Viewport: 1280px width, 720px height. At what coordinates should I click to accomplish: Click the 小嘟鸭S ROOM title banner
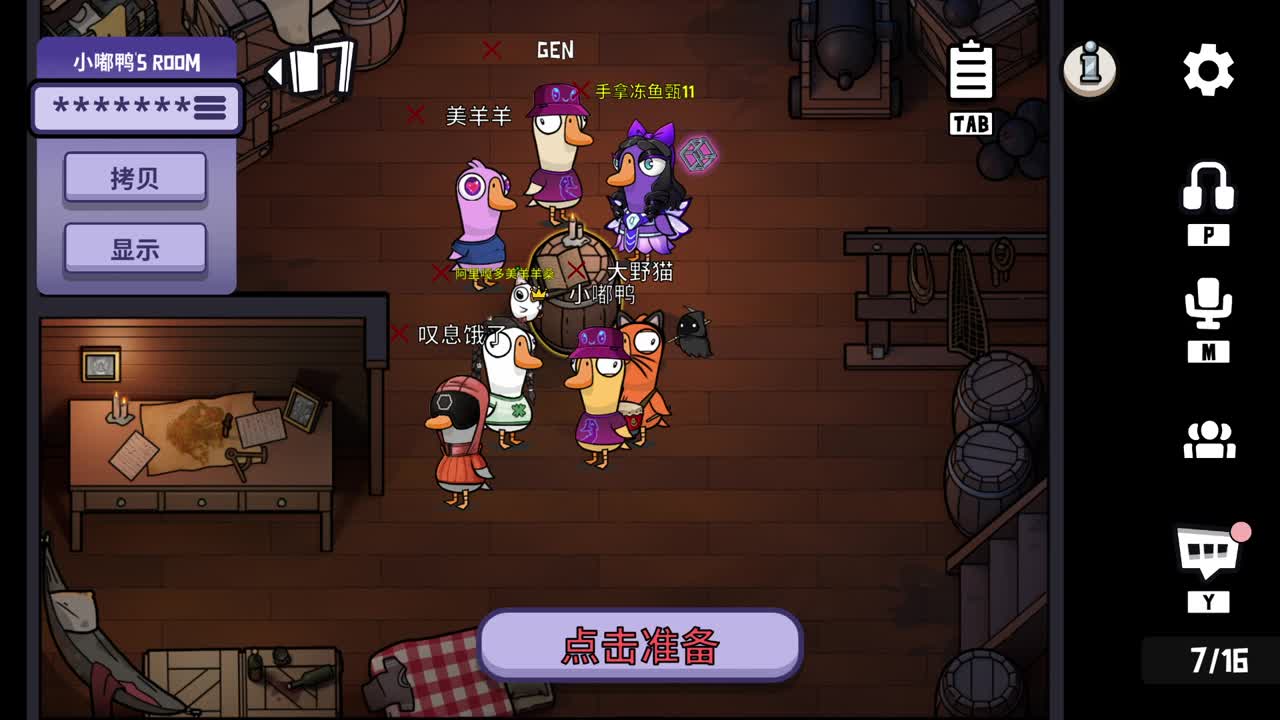pyautogui.click(x=137, y=61)
